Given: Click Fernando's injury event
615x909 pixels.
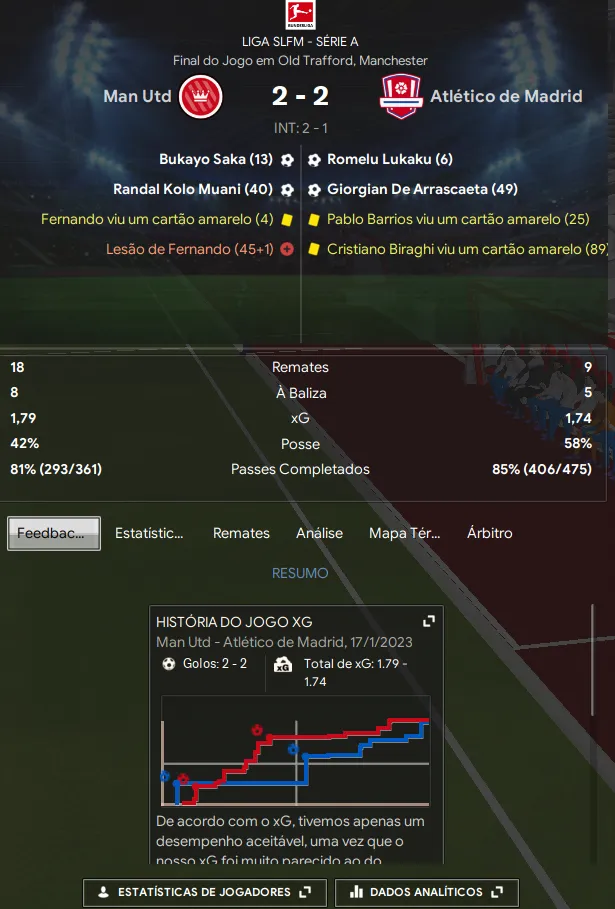Looking at the screenshot, I should 189,249.
